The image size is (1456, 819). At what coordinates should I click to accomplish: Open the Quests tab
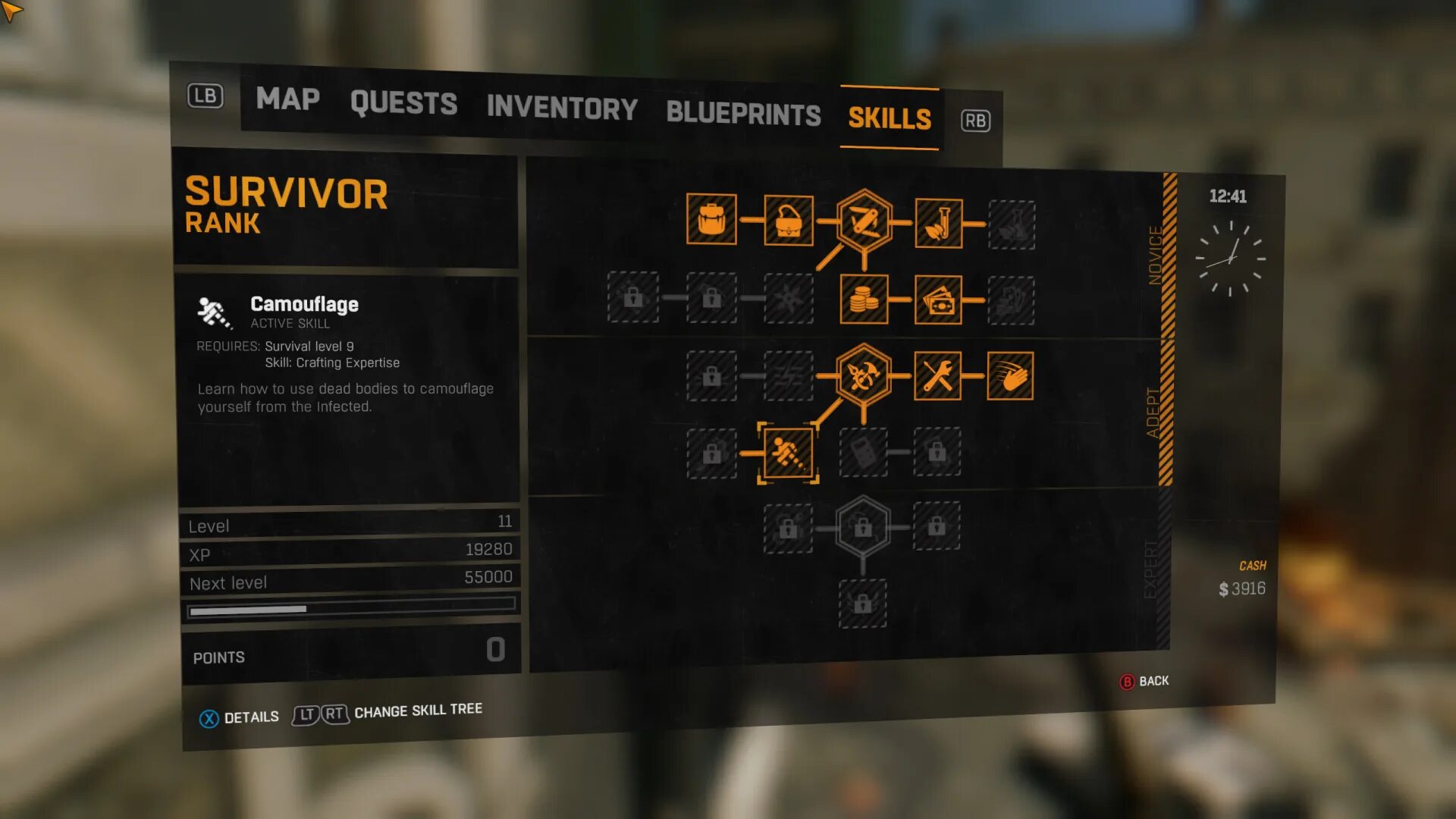click(x=403, y=103)
